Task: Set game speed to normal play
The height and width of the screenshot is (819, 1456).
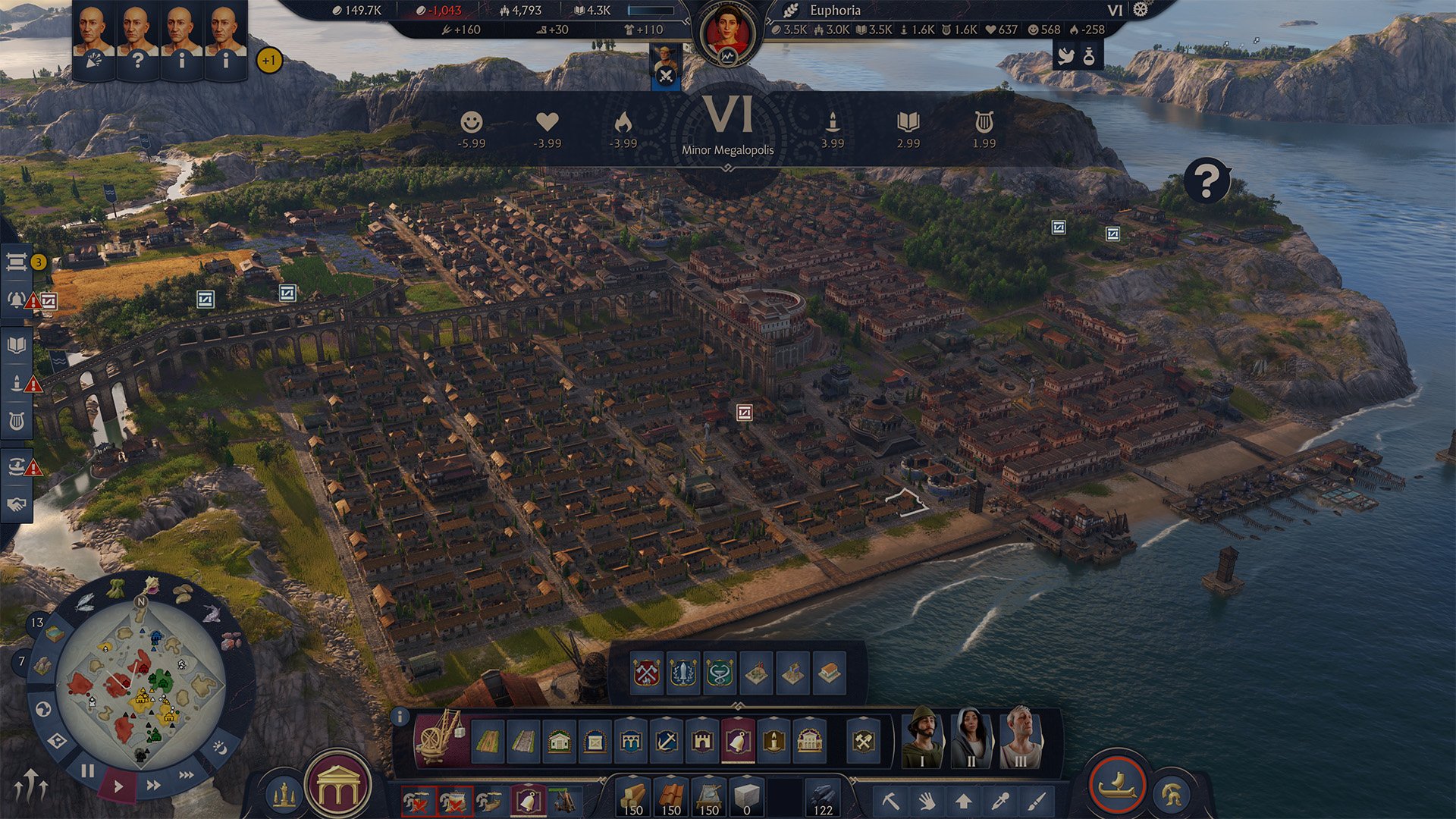Action: tap(118, 786)
